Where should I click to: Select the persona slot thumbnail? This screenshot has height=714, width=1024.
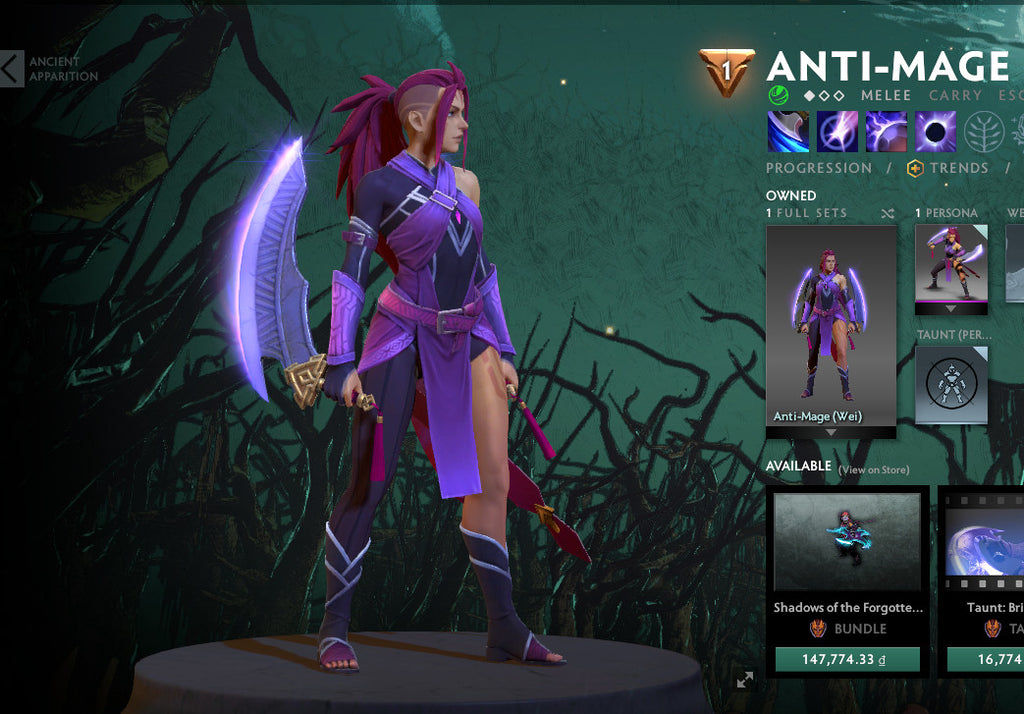(x=951, y=262)
